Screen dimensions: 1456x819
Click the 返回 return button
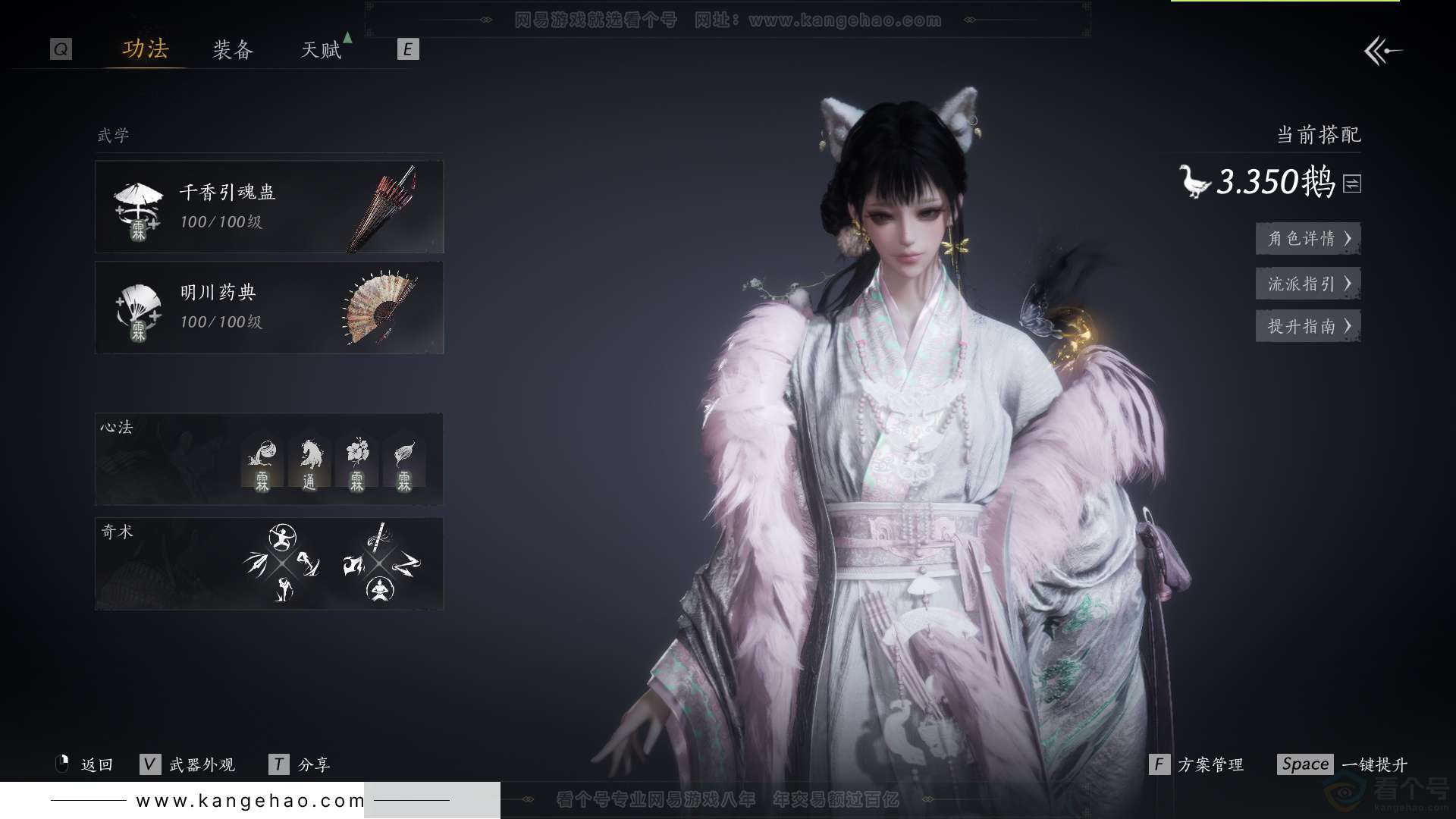point(85,764)
